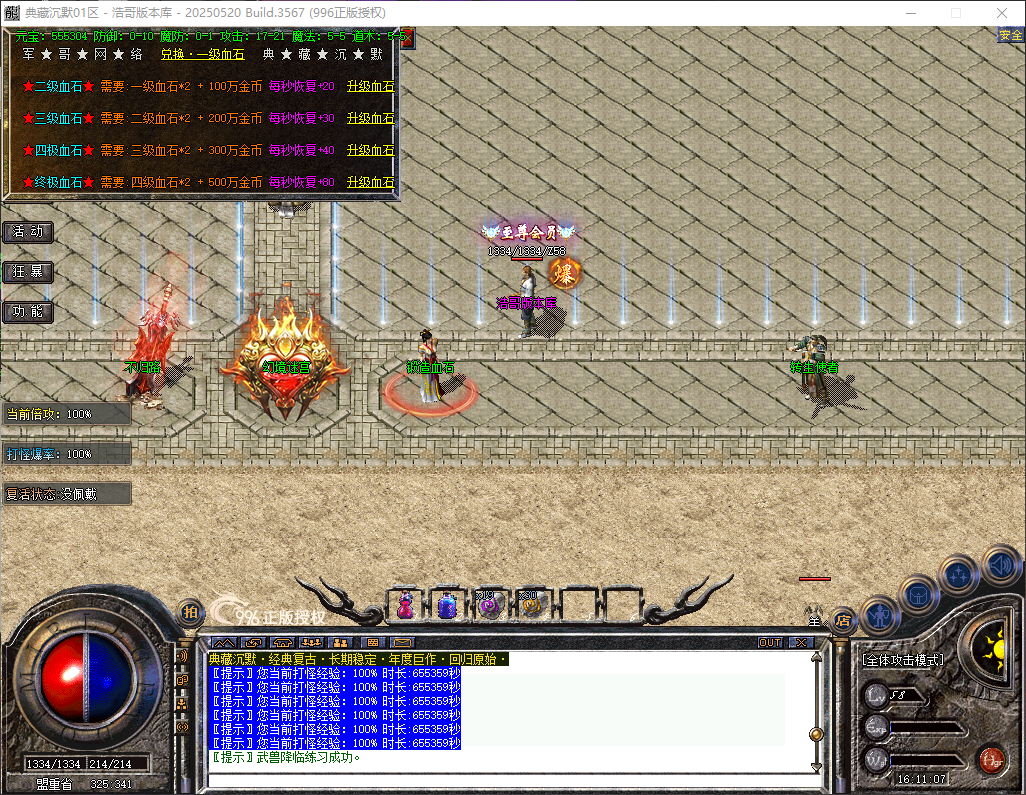Open the 活动 events menu

point(28,232)
